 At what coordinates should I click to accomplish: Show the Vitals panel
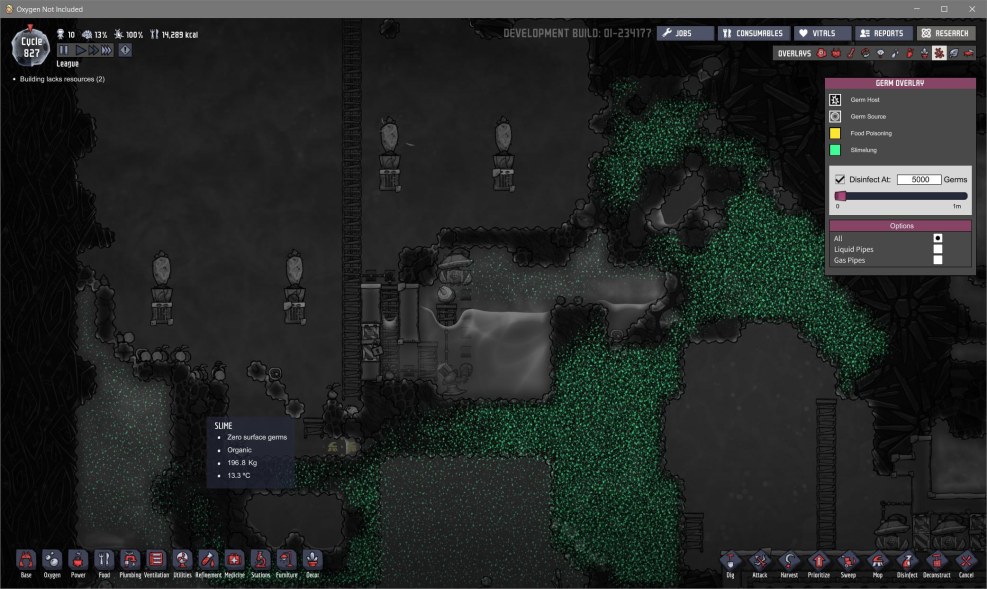click(820, 33)
